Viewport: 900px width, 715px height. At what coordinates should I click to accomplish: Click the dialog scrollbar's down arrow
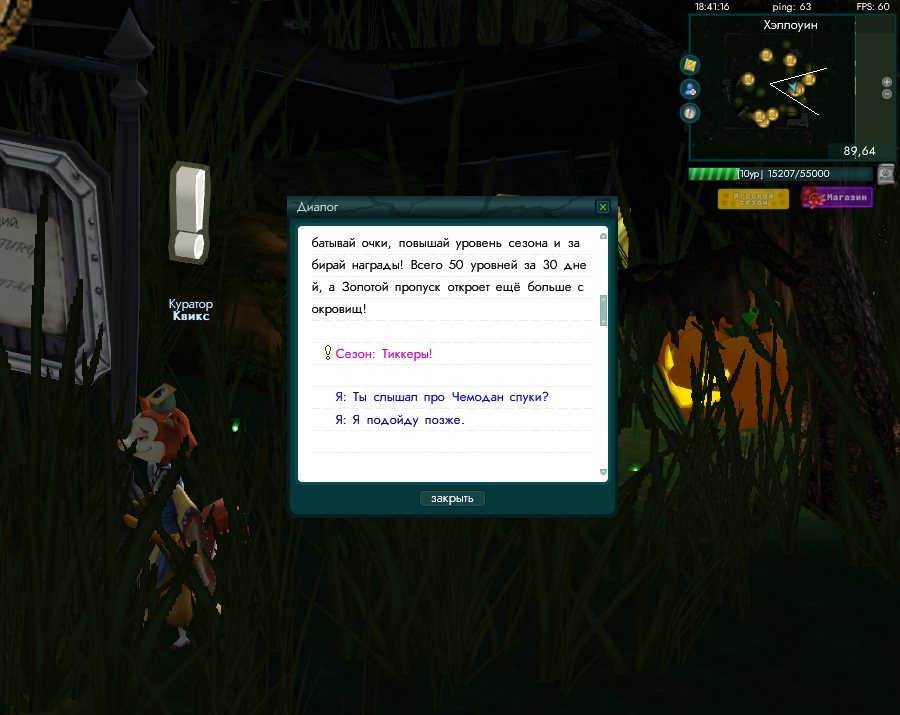coord(603,472)
